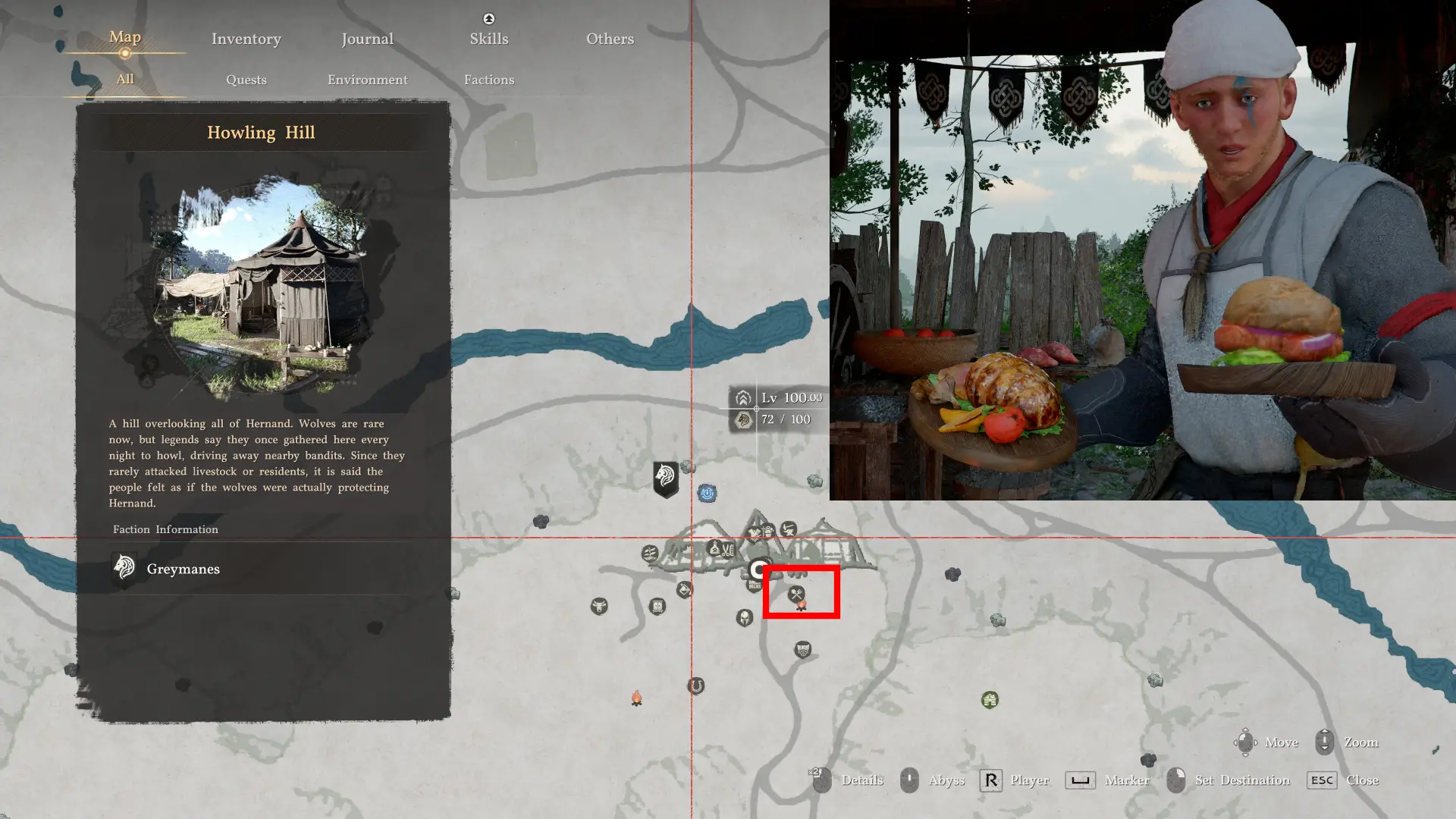Select the potion flask shop marker
The image size is (1456, 819).
coord(714,548)
